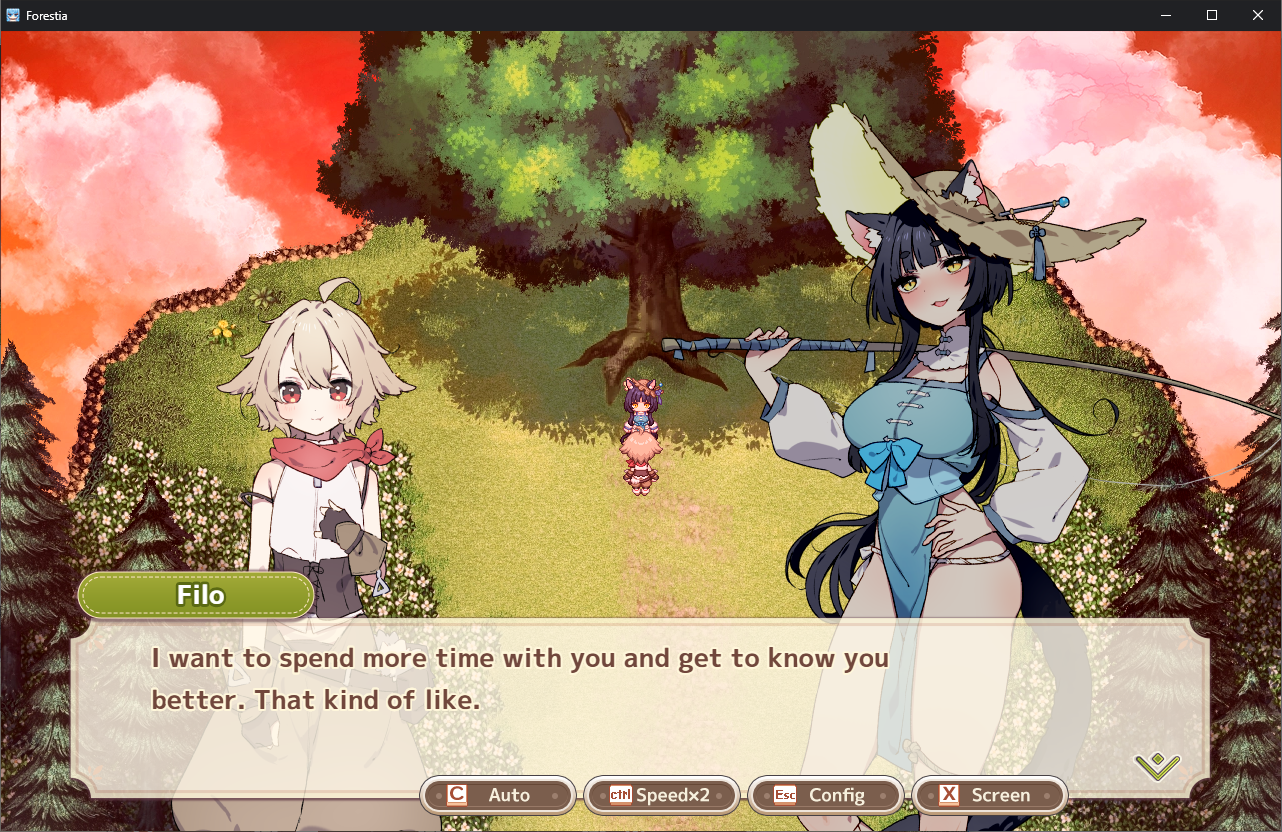Activate the Screen button to hide dialogue
This screenshot has width=1282, height=832.
(989, 795)
